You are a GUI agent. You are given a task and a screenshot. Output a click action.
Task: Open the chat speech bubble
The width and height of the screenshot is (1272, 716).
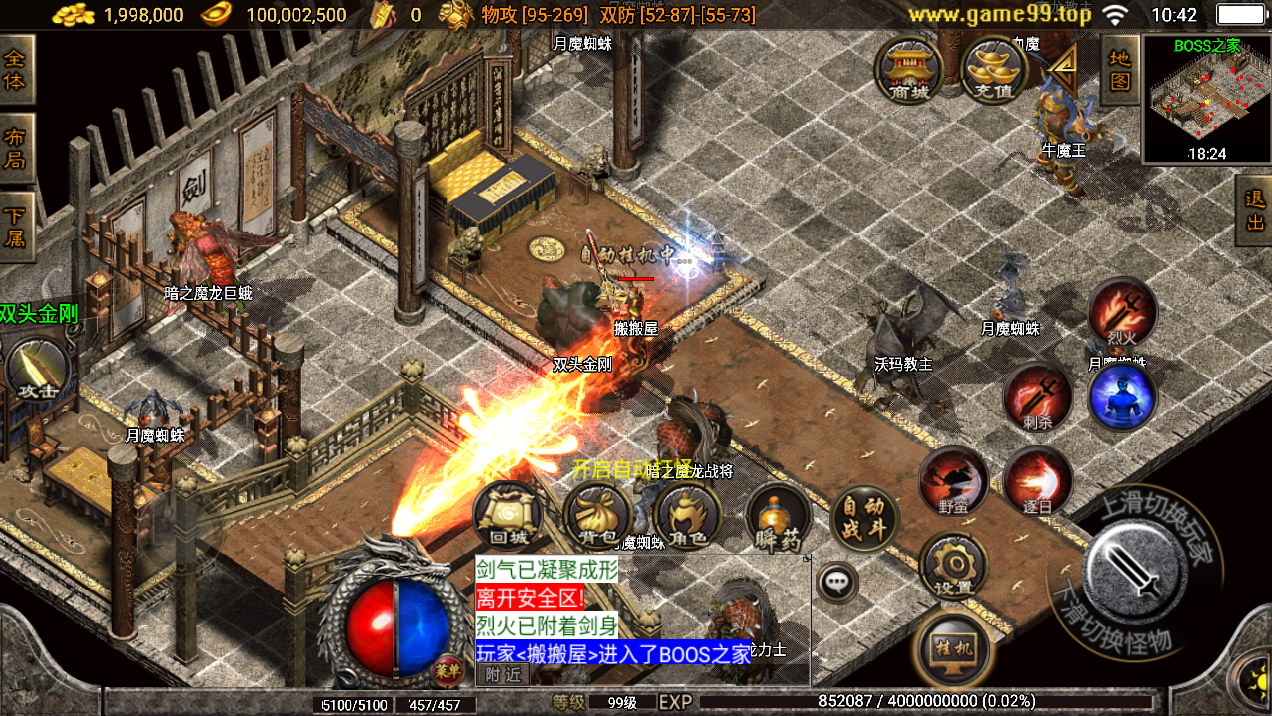point(836,581)
